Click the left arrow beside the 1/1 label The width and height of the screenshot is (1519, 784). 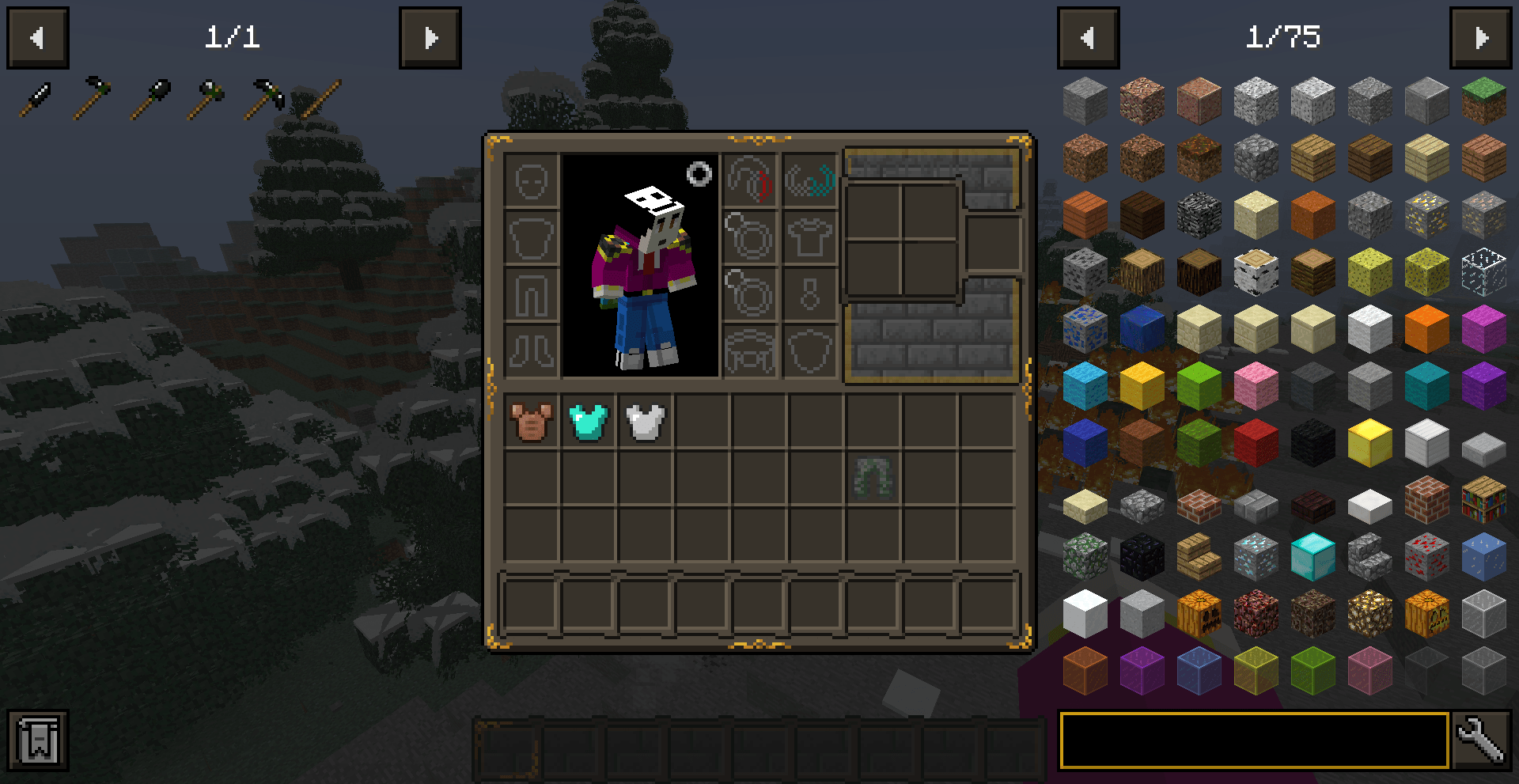36,37
